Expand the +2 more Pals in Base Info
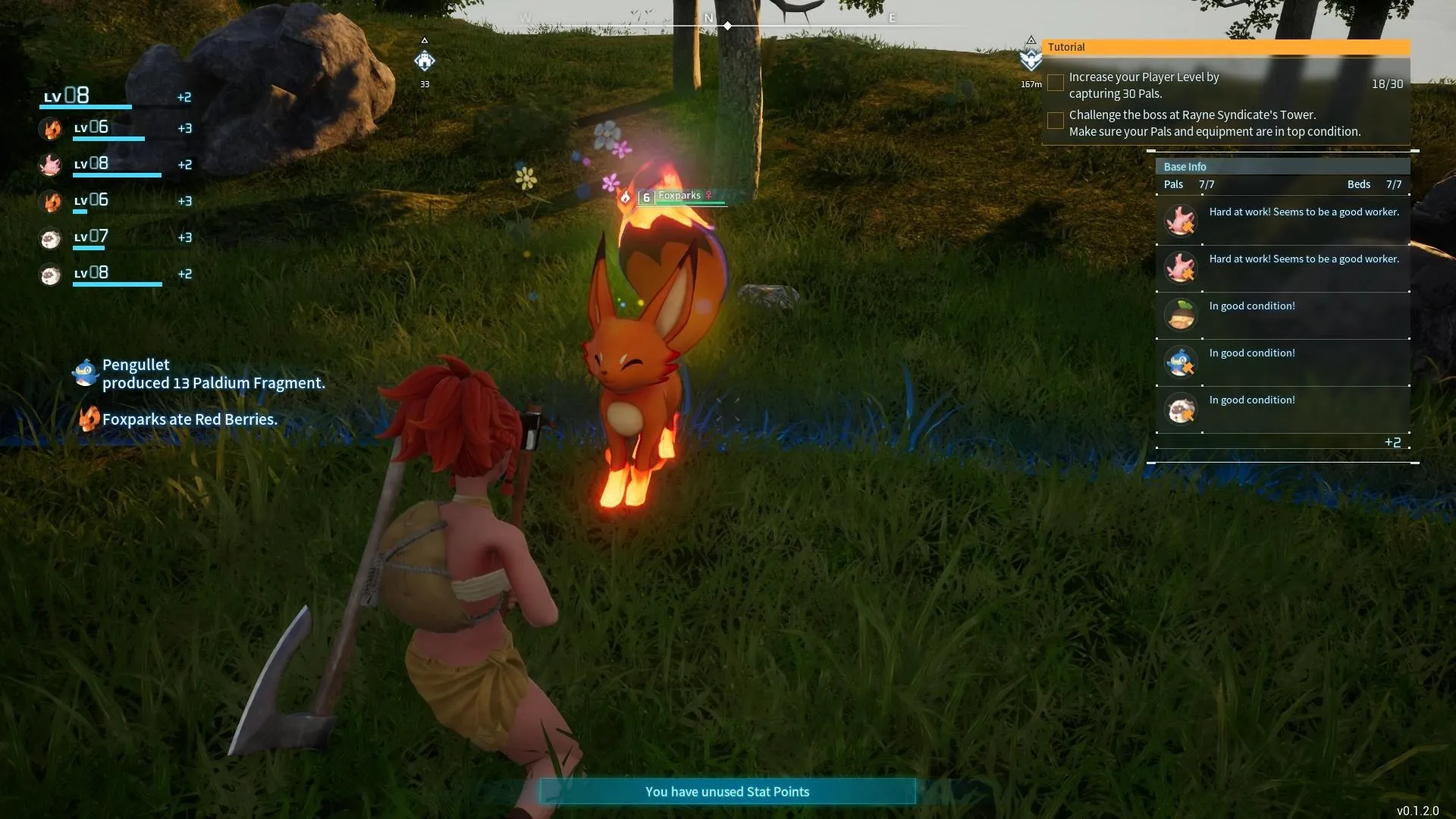The height and width of the screenshot is (819, 1456). tap(1392, 442)
